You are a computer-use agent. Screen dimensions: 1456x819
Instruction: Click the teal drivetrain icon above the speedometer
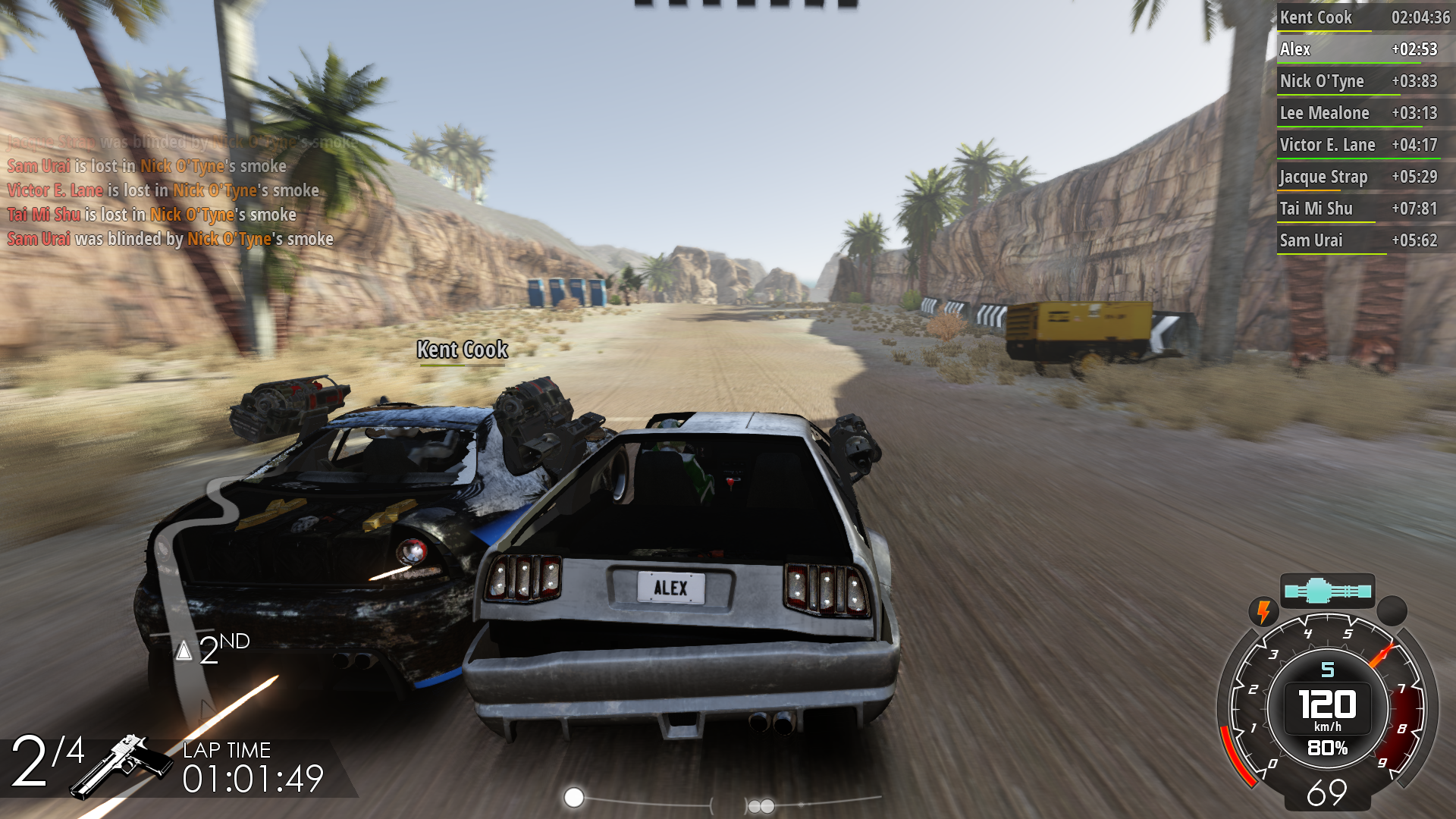click(x=1327, y=591)
